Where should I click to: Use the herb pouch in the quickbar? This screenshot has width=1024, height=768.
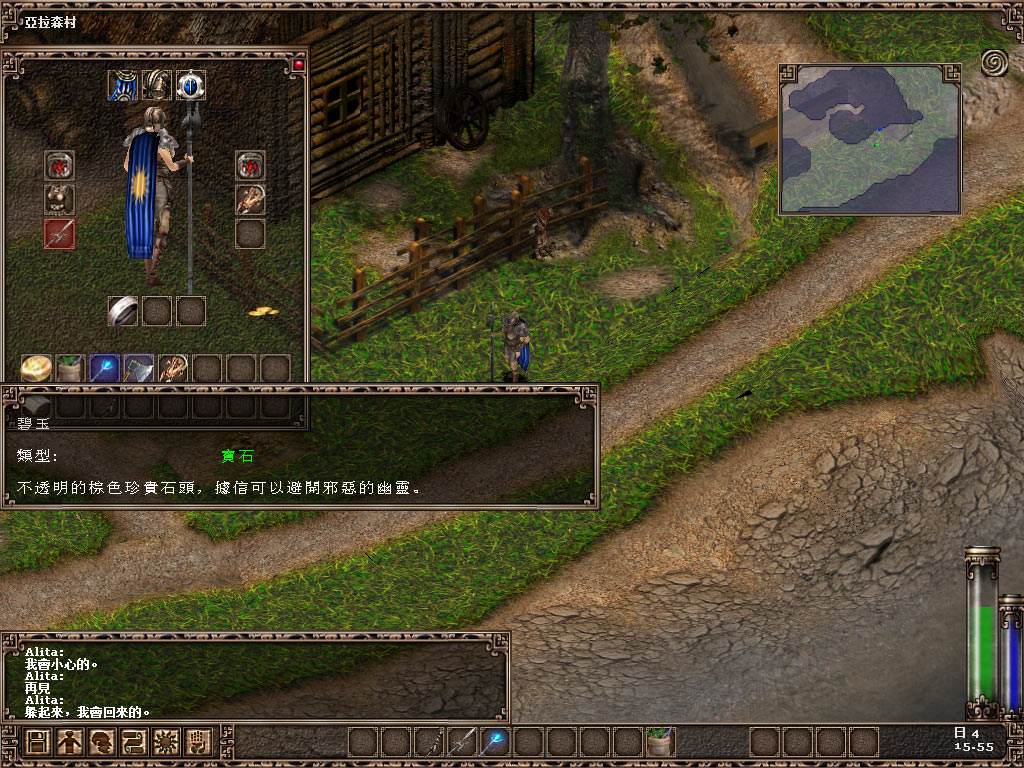click(659, 742)
